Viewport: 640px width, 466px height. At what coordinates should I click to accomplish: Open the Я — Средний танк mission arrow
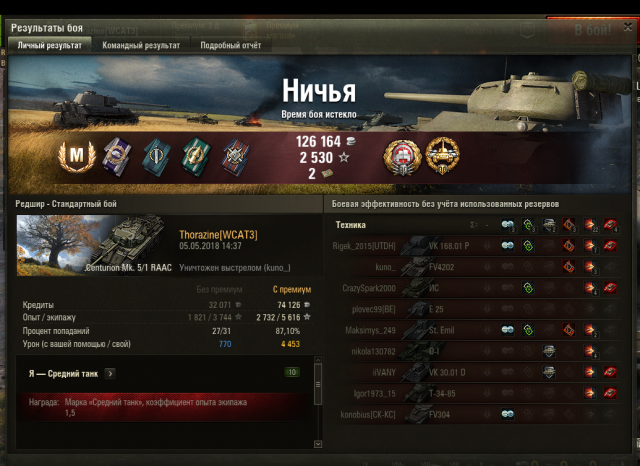pos(110,373)
